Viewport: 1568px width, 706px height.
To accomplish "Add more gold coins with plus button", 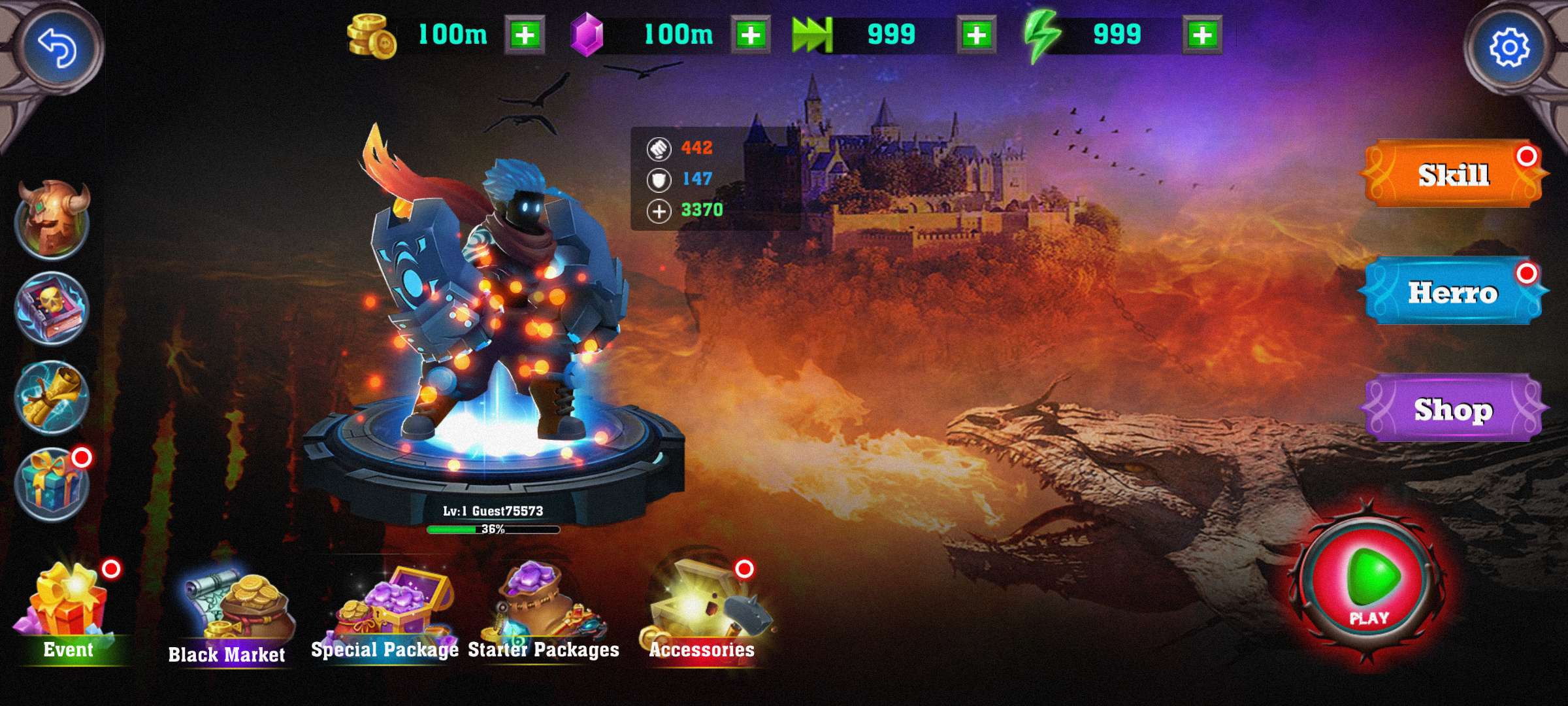I will [x=525, y=35].
